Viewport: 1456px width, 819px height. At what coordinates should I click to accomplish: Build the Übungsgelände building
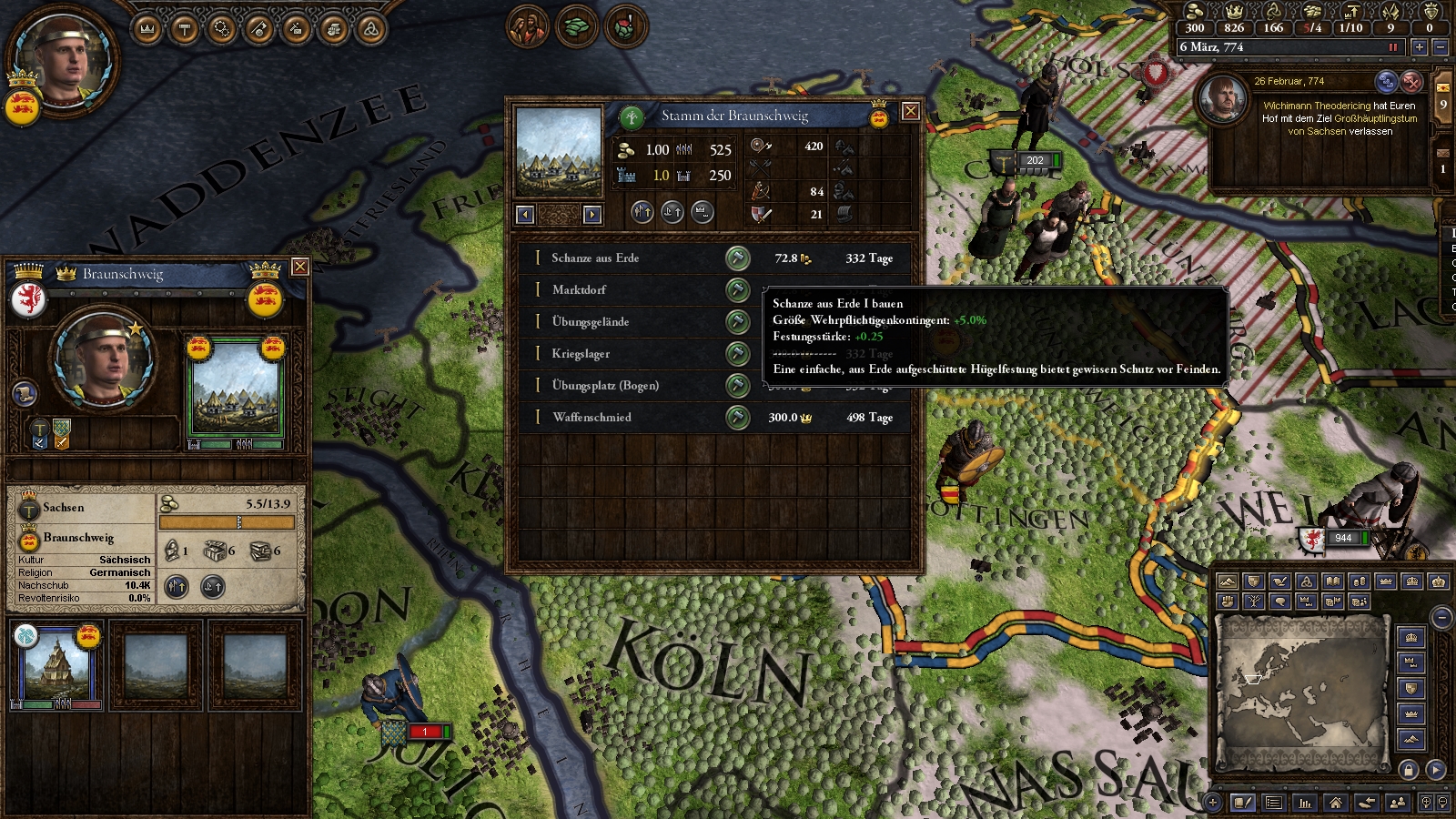[x=737, y=322]
